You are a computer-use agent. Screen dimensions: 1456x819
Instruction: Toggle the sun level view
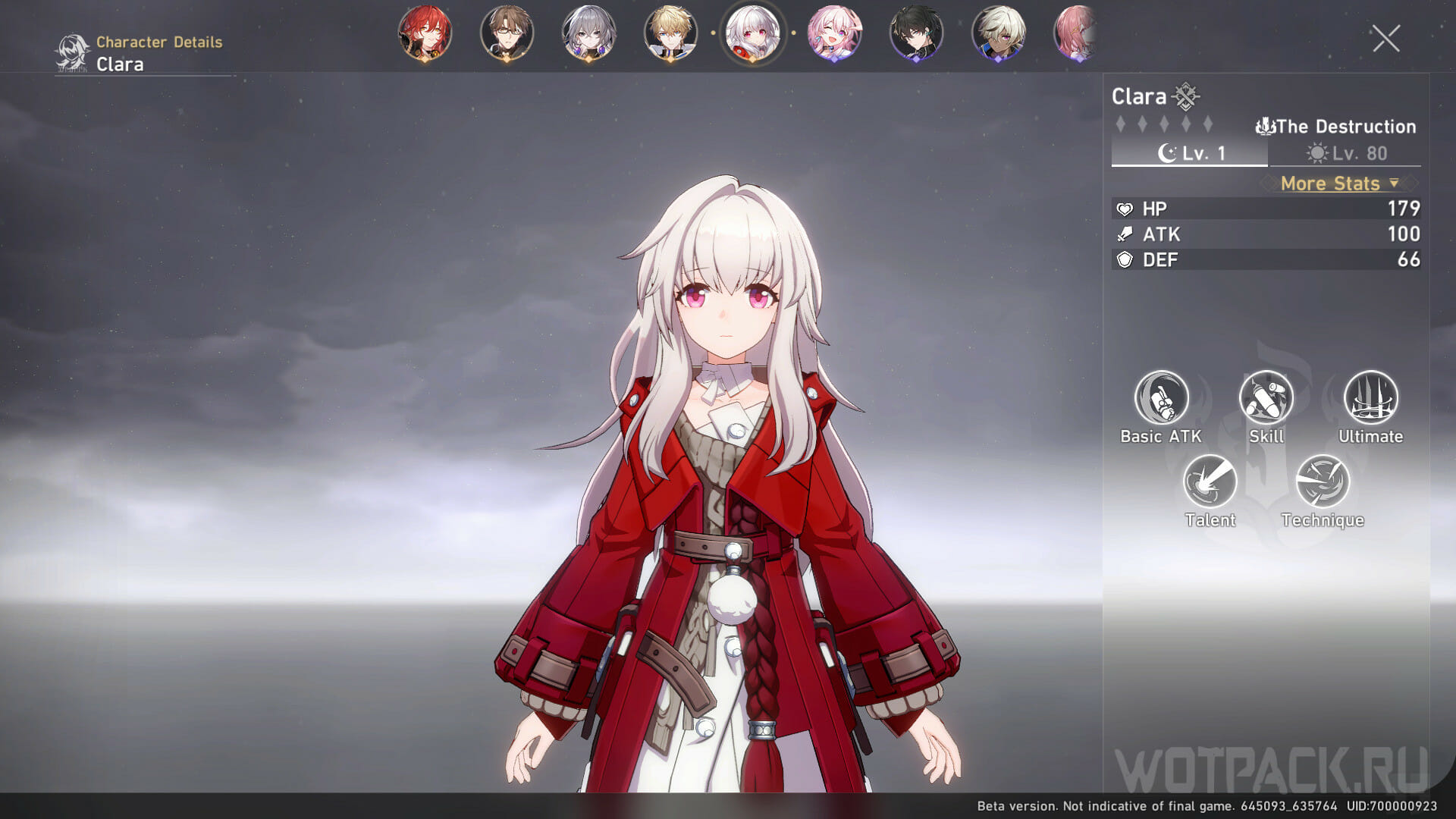(1316, 154)
